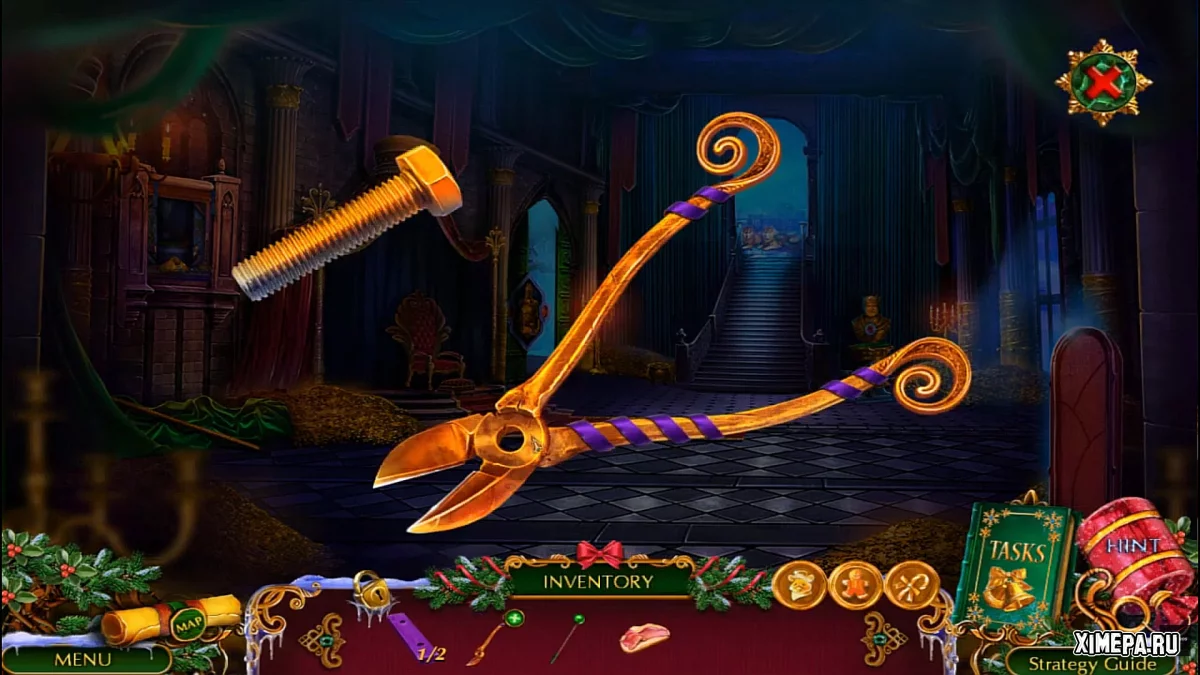Open the Strategy Guide
The image size is (1200, 675).
pos(1092,663)
